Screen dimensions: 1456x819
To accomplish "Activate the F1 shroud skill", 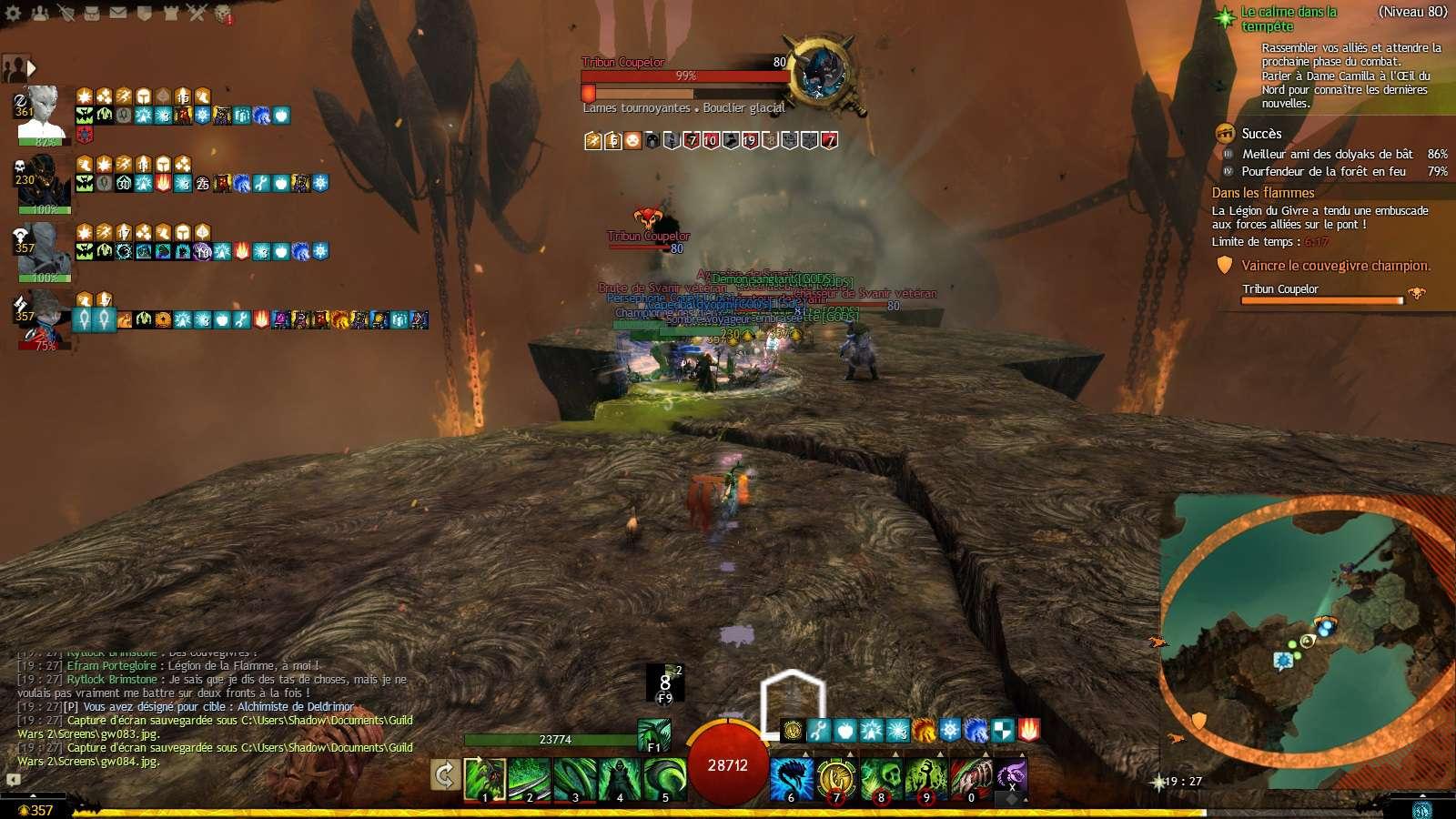I will (653, 733).
